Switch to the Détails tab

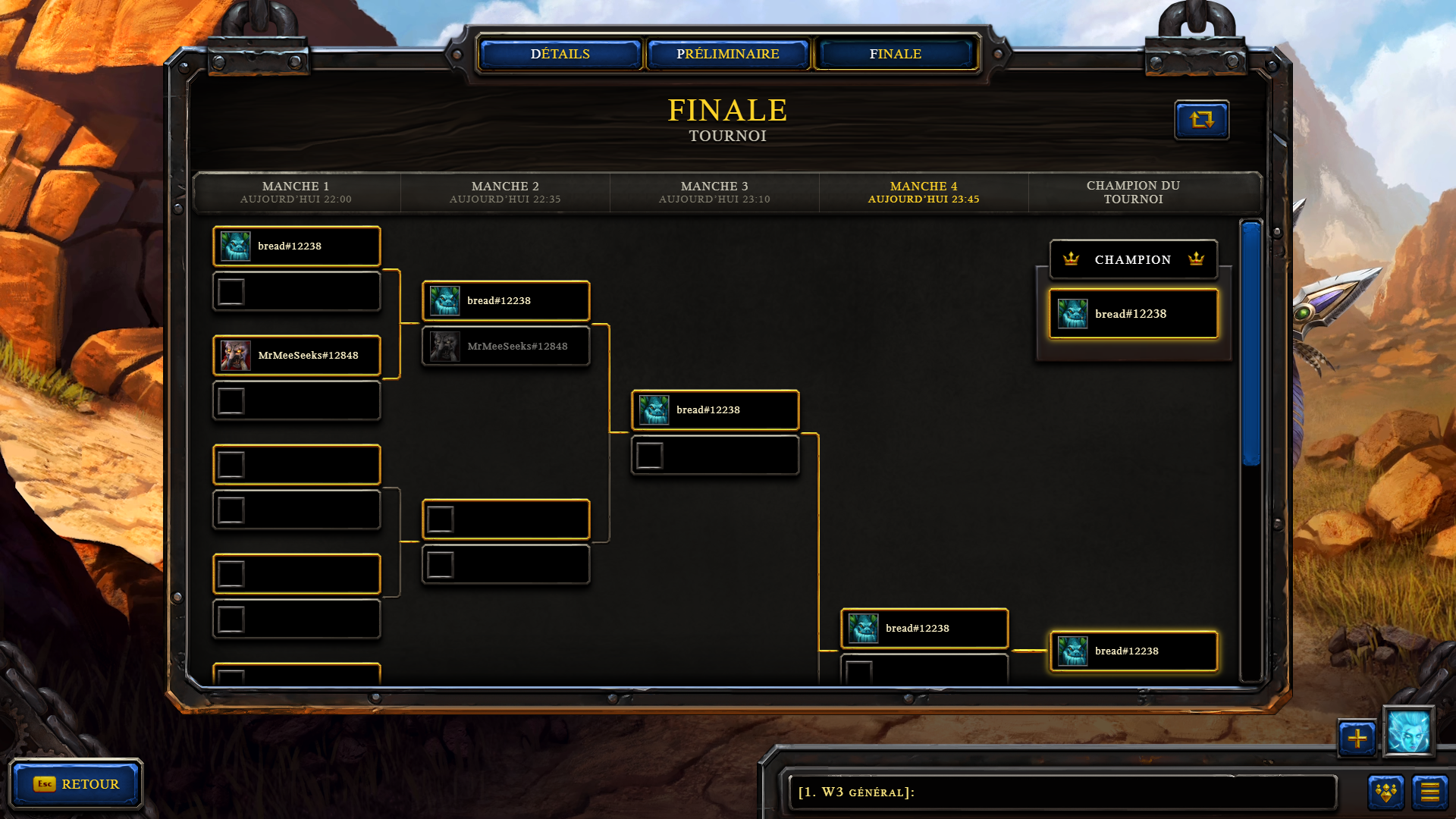tap(560, 54)
